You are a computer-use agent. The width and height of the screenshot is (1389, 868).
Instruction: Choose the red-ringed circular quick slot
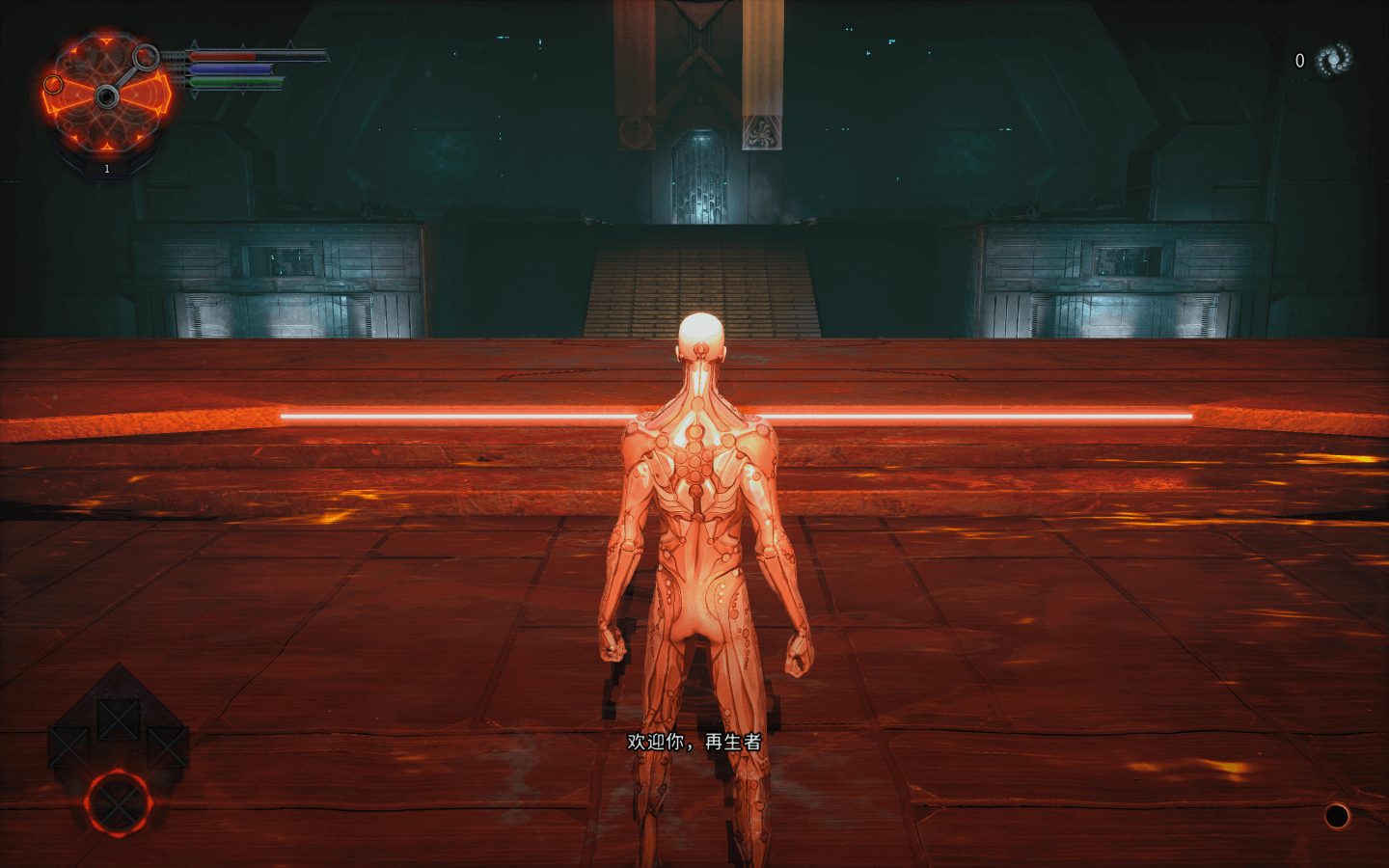coord(118,803)
